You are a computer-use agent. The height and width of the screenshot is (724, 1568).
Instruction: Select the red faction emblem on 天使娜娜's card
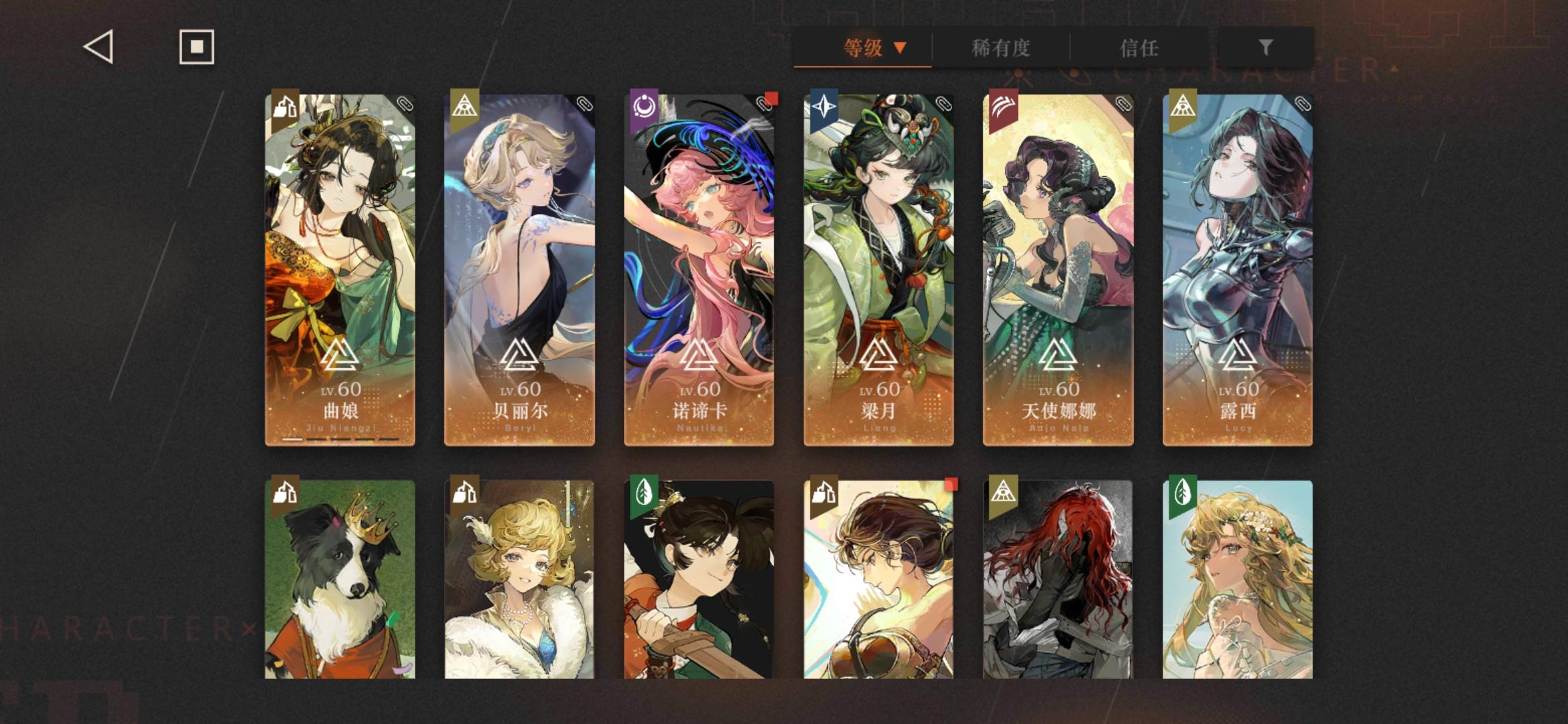[1003, 107]
